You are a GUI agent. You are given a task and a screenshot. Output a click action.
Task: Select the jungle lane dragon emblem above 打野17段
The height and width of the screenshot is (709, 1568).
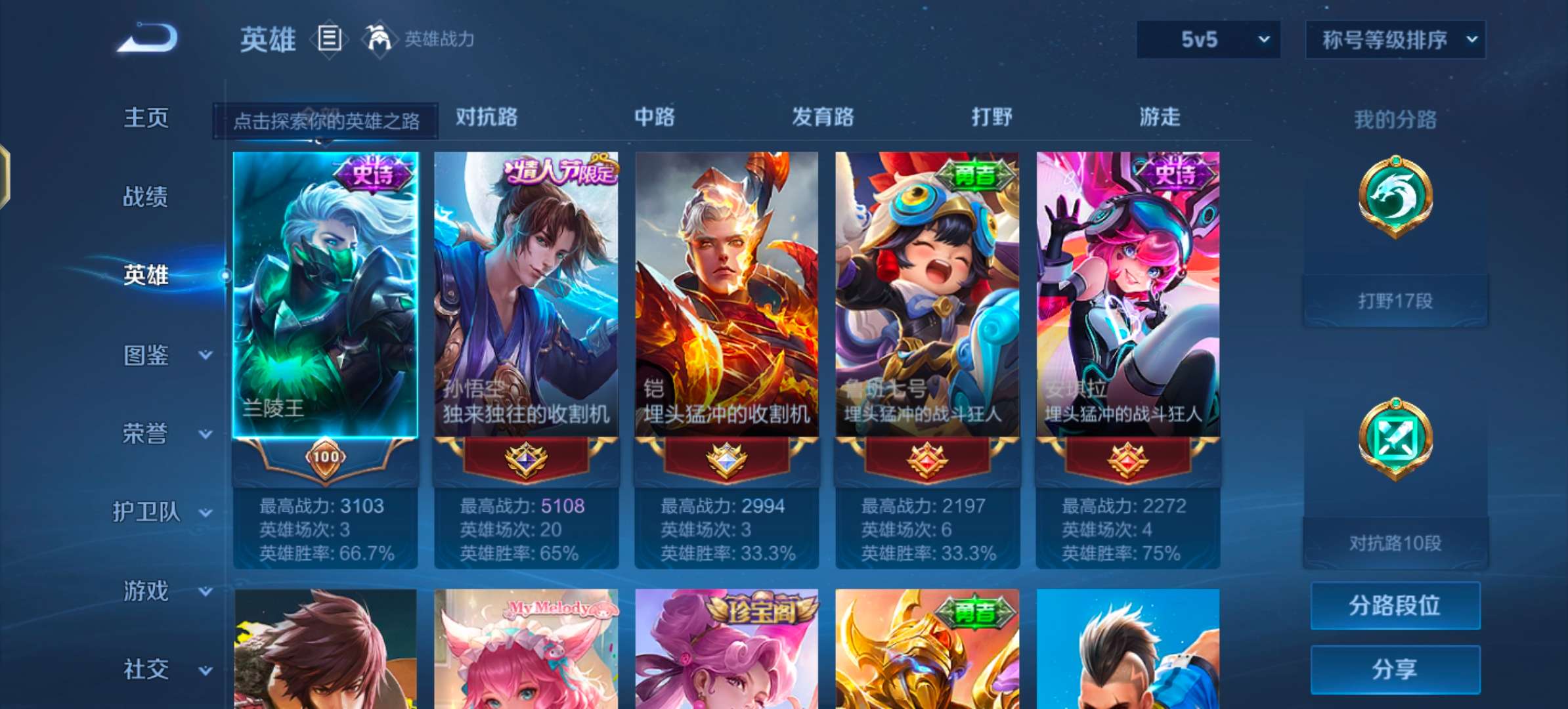point(1395,197)
